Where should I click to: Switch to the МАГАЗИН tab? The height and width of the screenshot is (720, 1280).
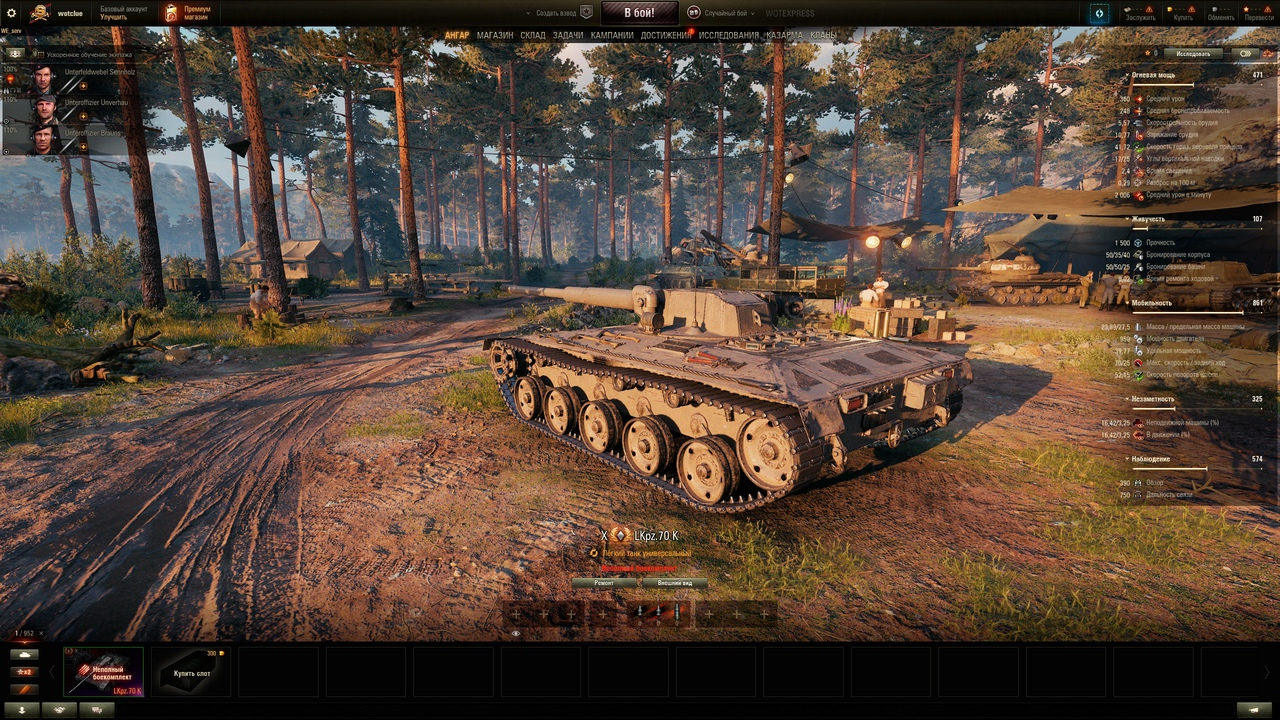point(495,35)
